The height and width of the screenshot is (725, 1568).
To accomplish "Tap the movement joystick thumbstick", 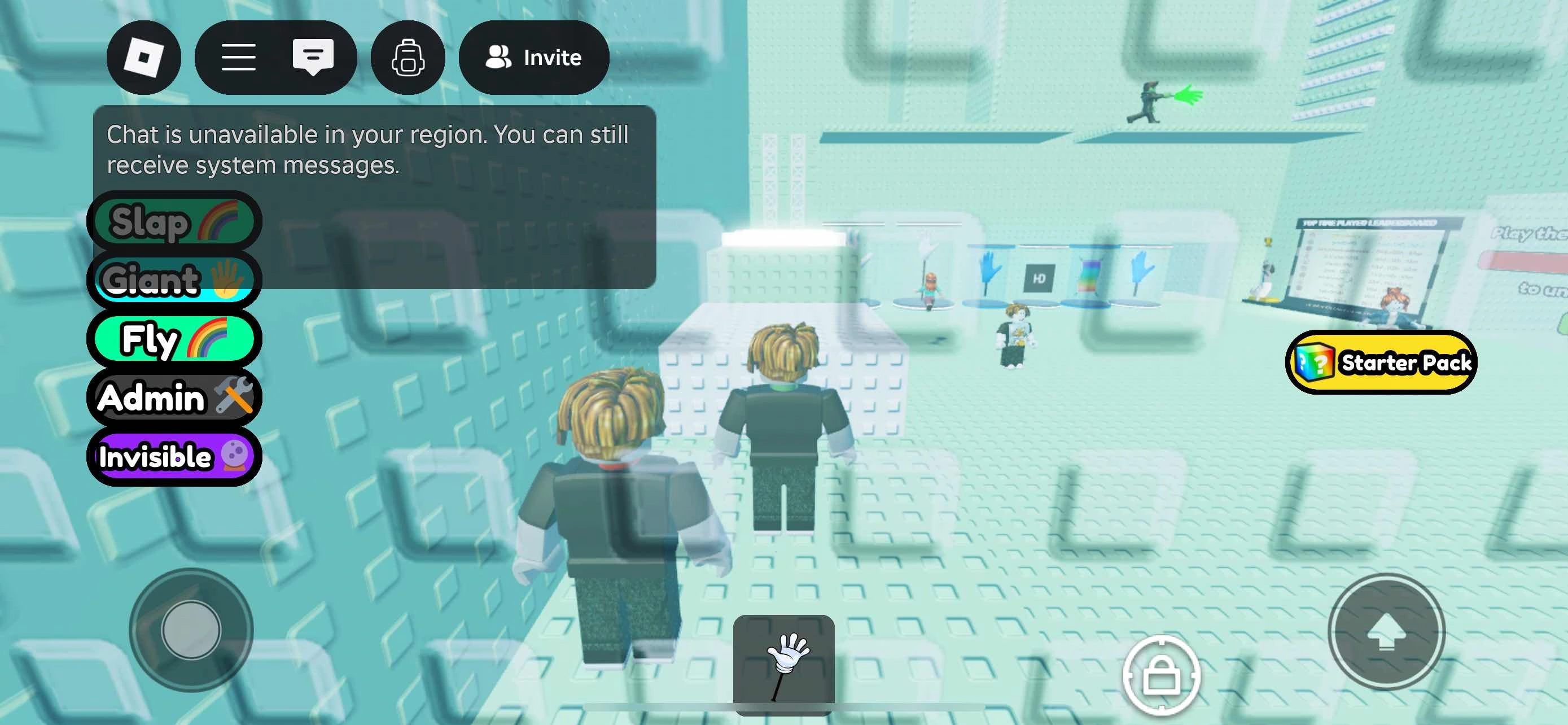I will pos(191,630).
